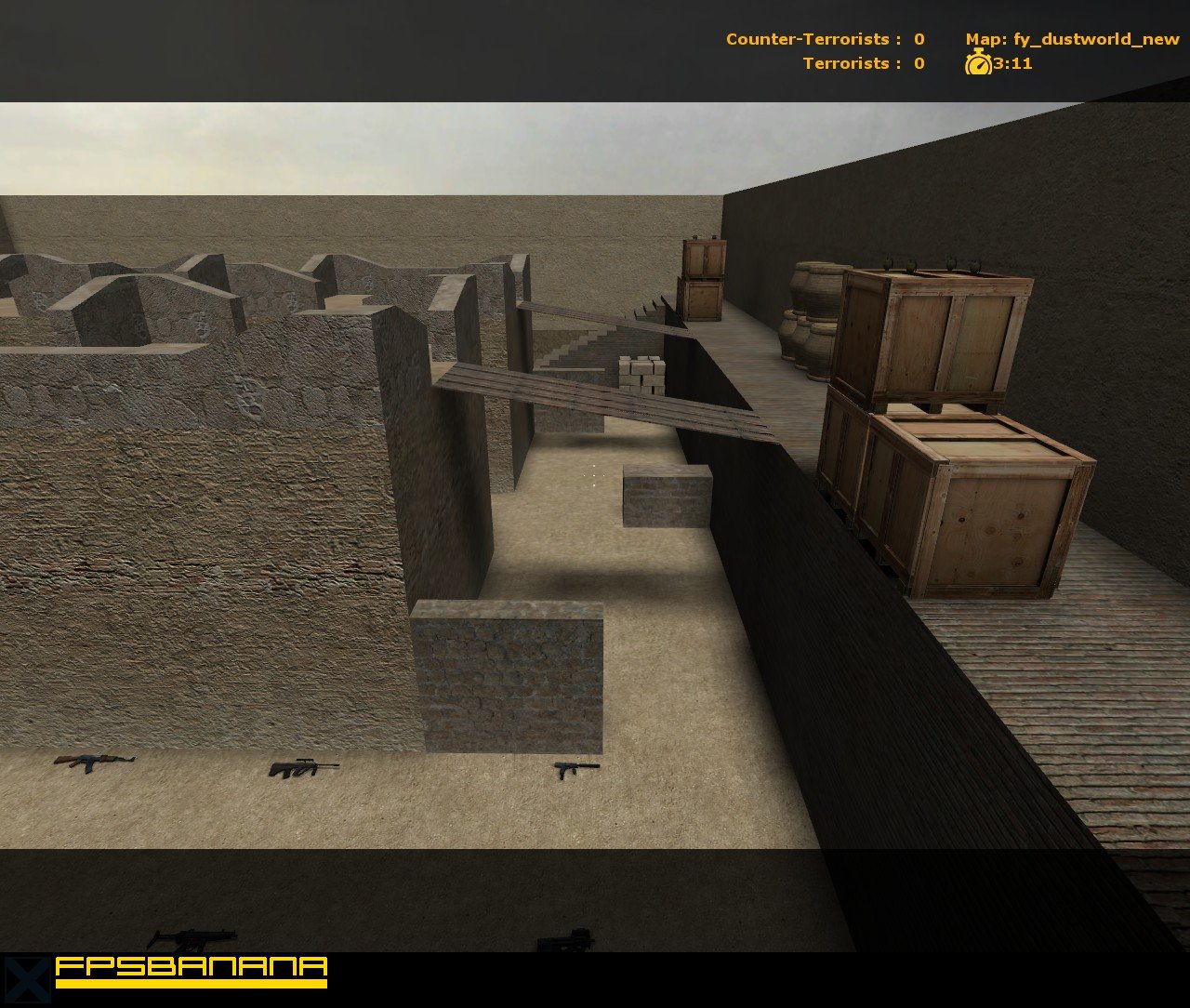Toggle the round timer reading 3:11
Viewport: 1190px width, 1008px height.
click(1009, 65)
